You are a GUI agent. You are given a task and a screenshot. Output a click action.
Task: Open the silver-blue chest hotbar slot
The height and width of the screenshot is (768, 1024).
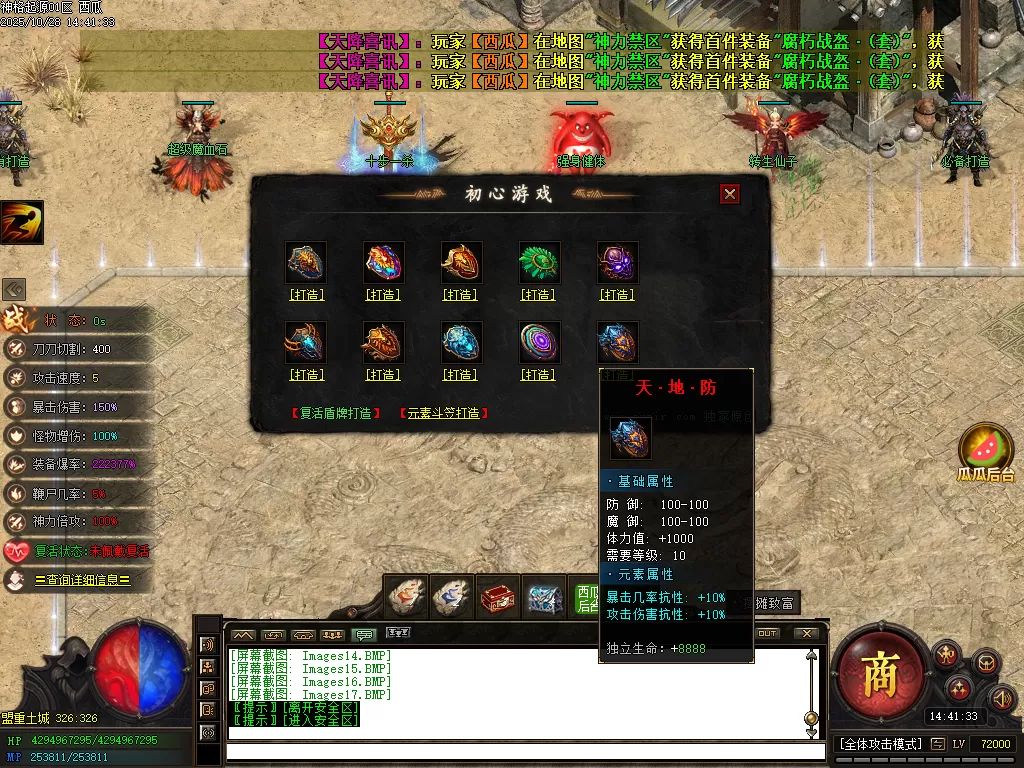[x=545, y=598]
